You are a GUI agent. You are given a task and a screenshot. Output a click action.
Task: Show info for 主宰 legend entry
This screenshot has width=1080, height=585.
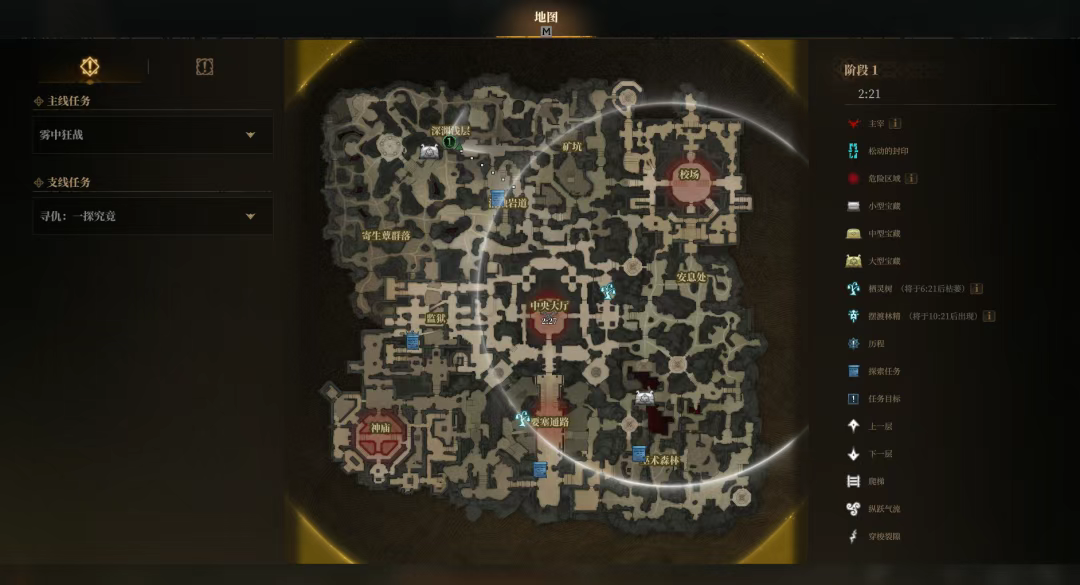click(x=895, y=124)
